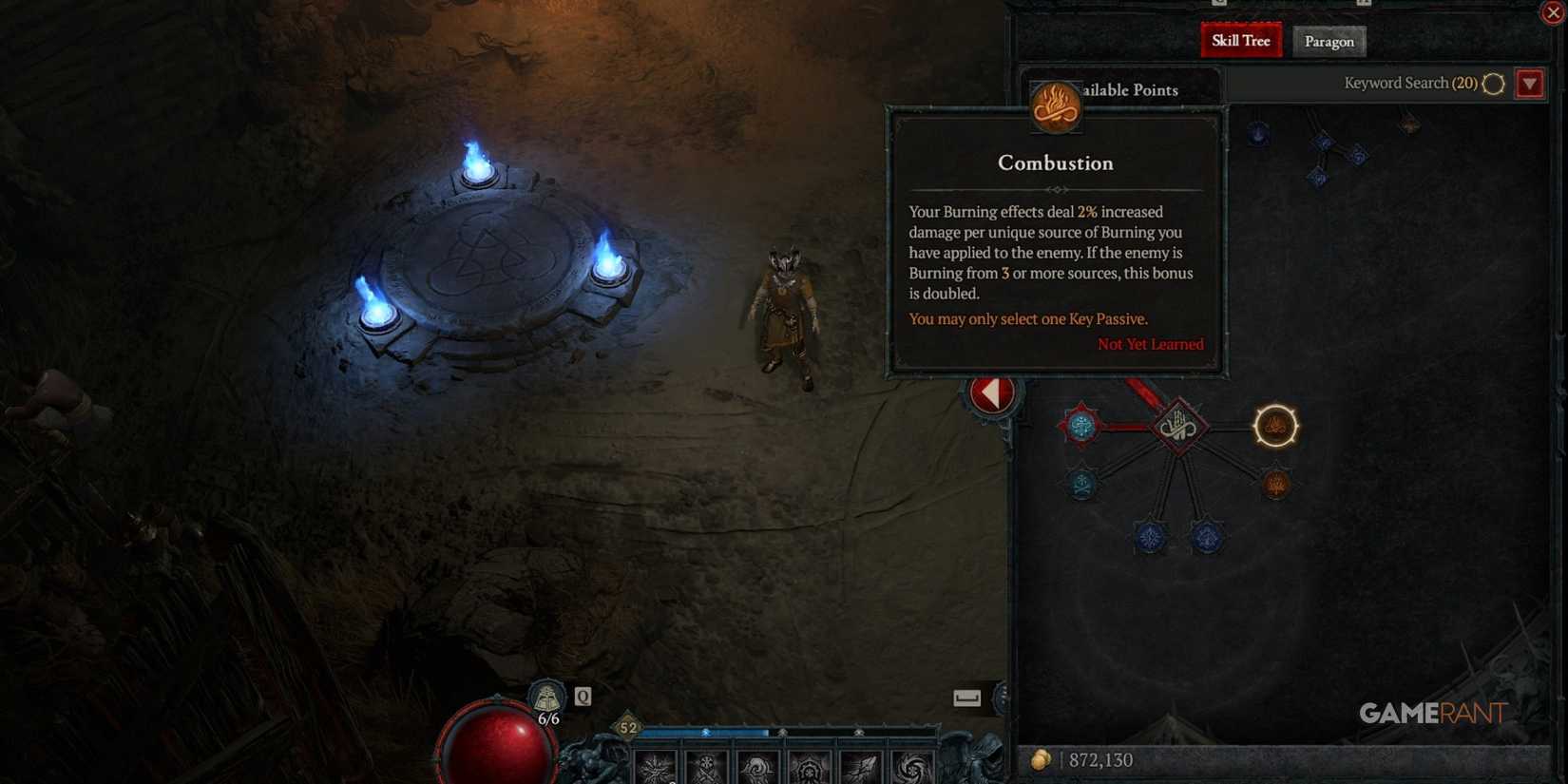This screenshot has width=1568, height=784.
Task: Select the Skill Tree tab
Action: click(x=1240, y=40)
